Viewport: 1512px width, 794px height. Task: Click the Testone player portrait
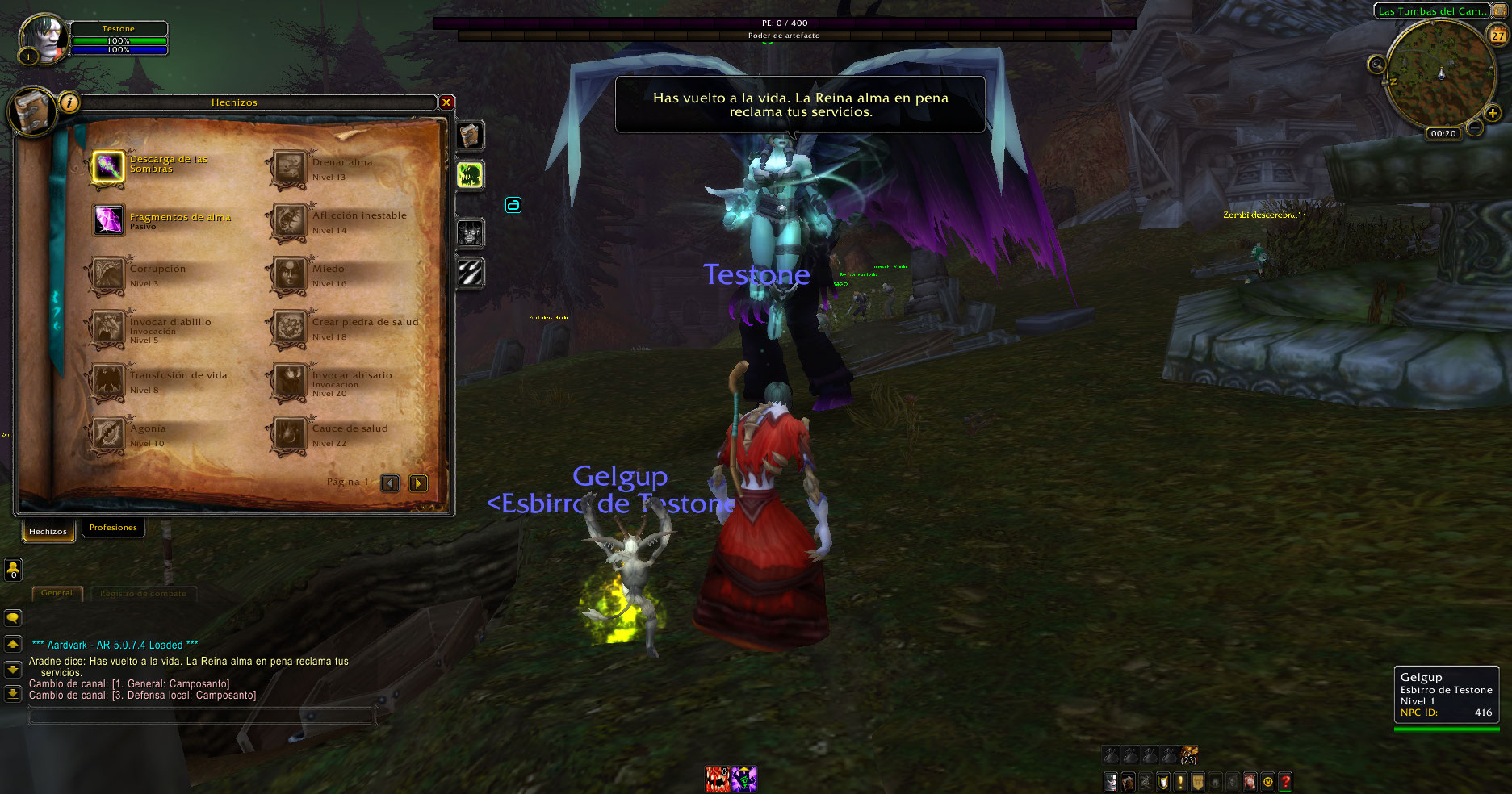[x=45, y=37]
